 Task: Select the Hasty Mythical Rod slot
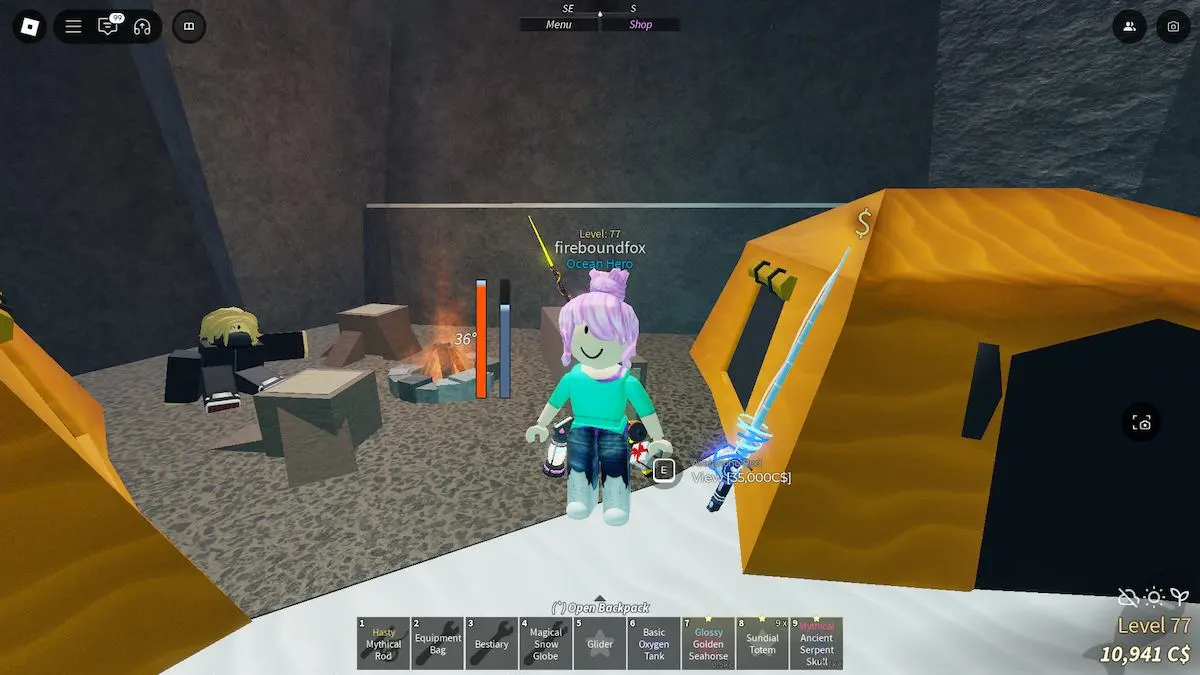tap(383, 643)
